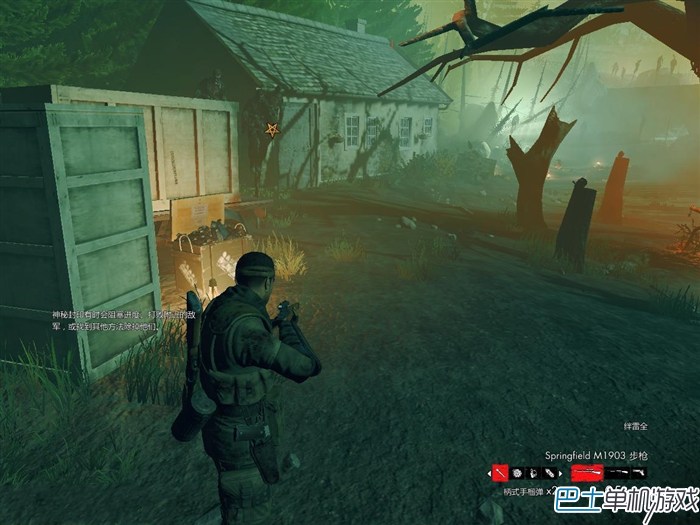Switch to the submachine gun weapon slot
The image size is (700, 525).
617,472
